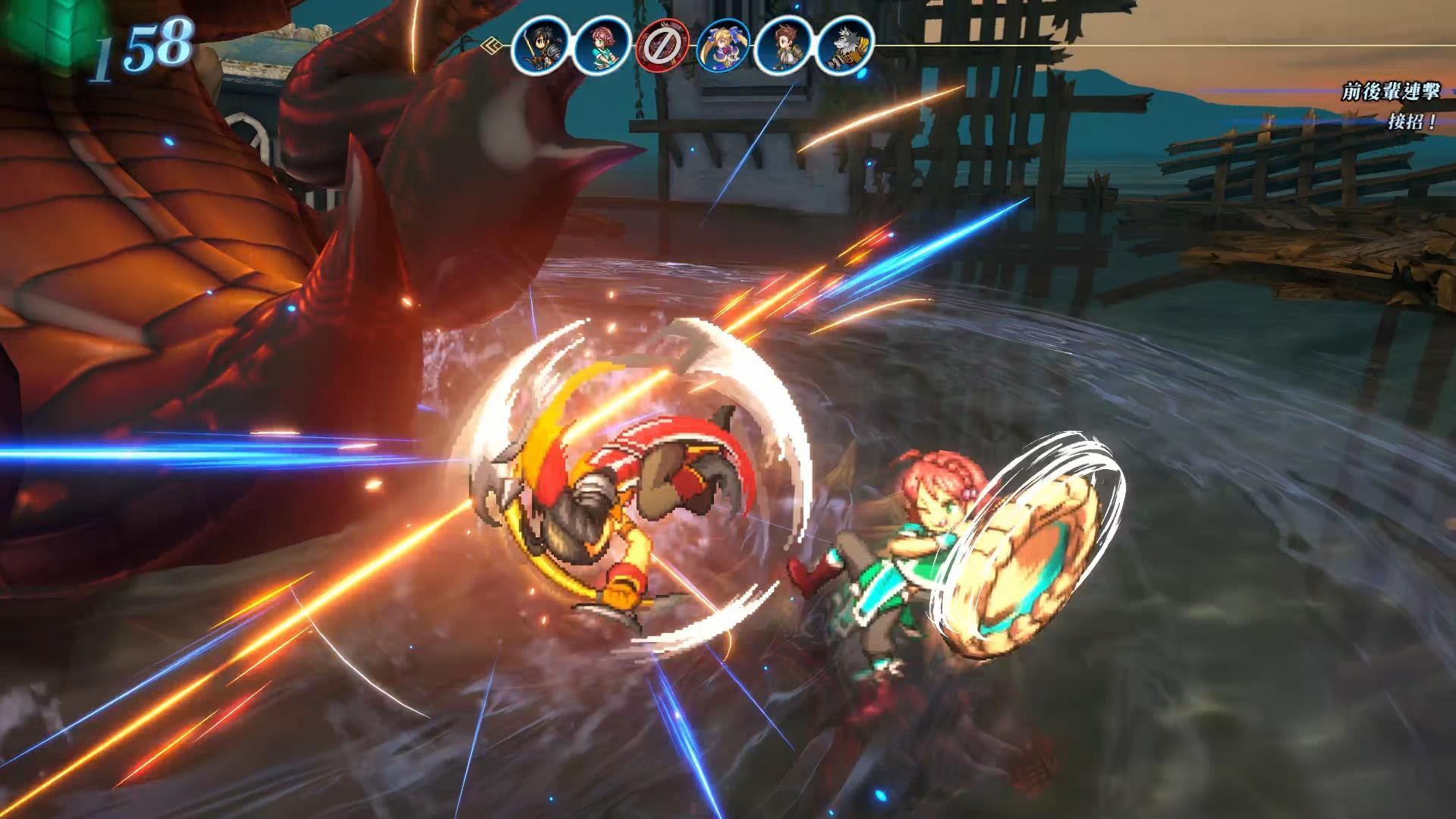Image resolution: width=1456 pixels, height=819 pixels.
Task: Select the white wolf turn portrait
Action: pyautogui.click(x=844, y=46)
